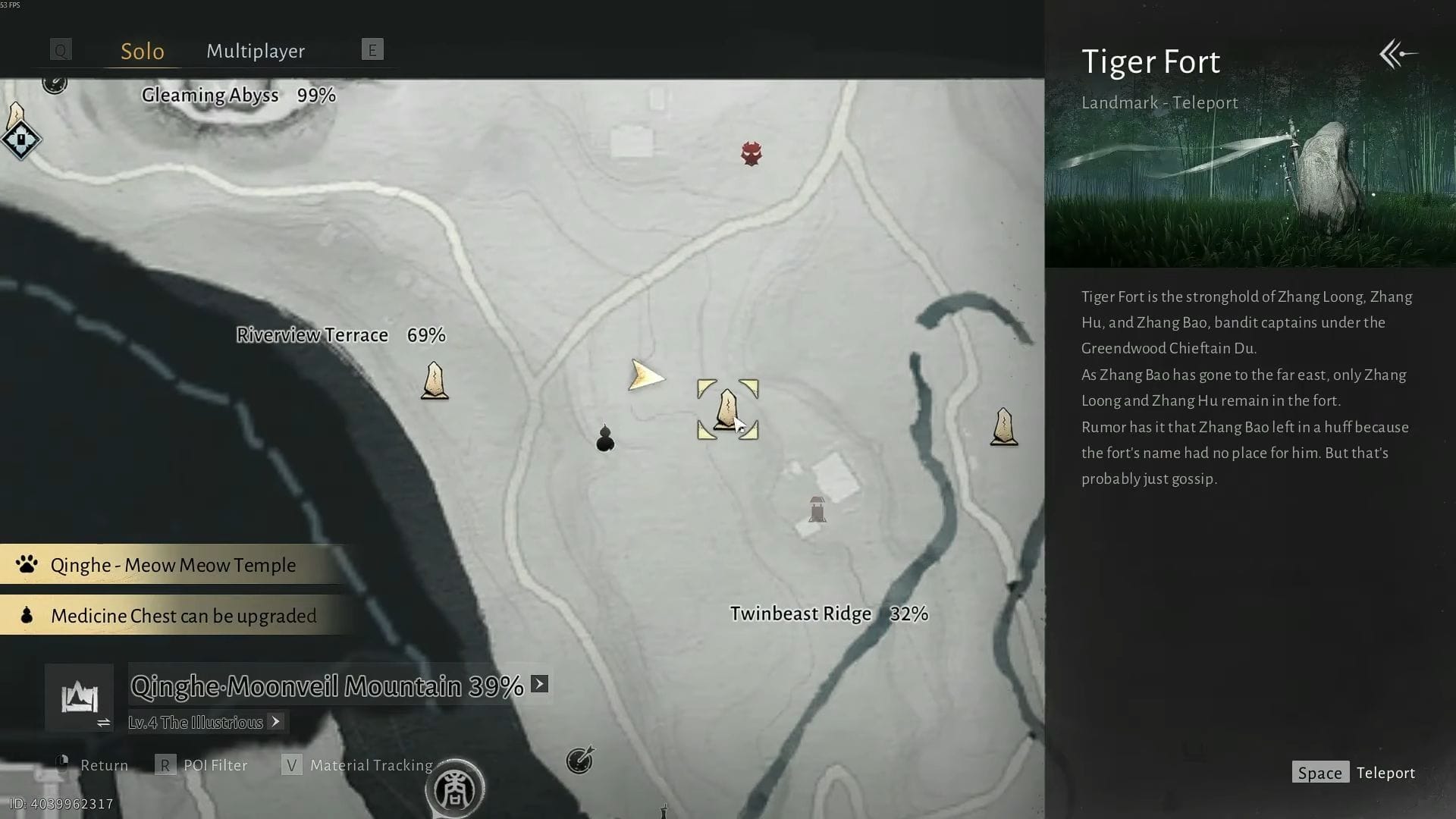Switch to the Multiplayer tab
The image size is (1456, 819).
click(255, 51)
